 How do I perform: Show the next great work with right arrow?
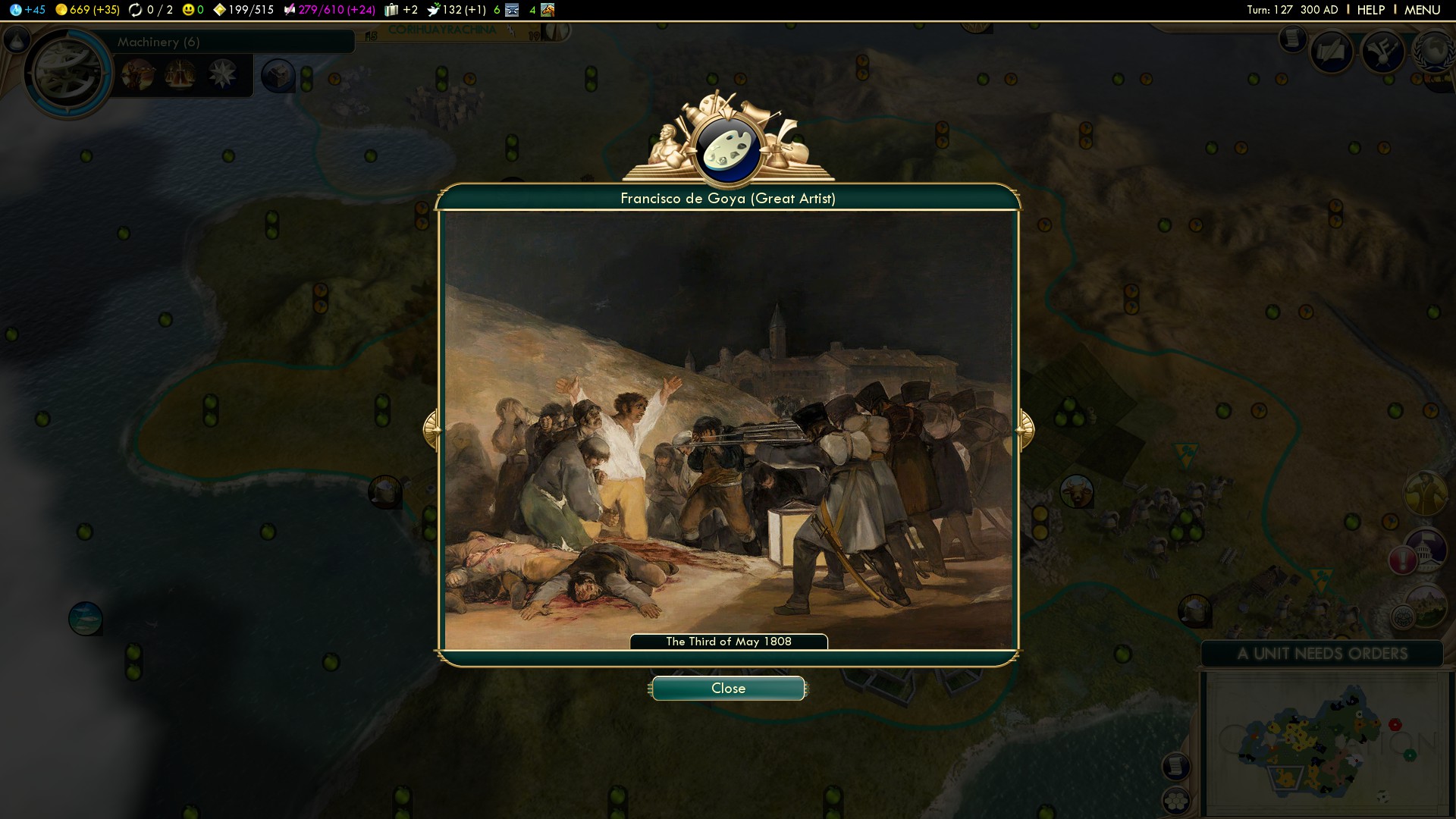(x=1025, y=430)
